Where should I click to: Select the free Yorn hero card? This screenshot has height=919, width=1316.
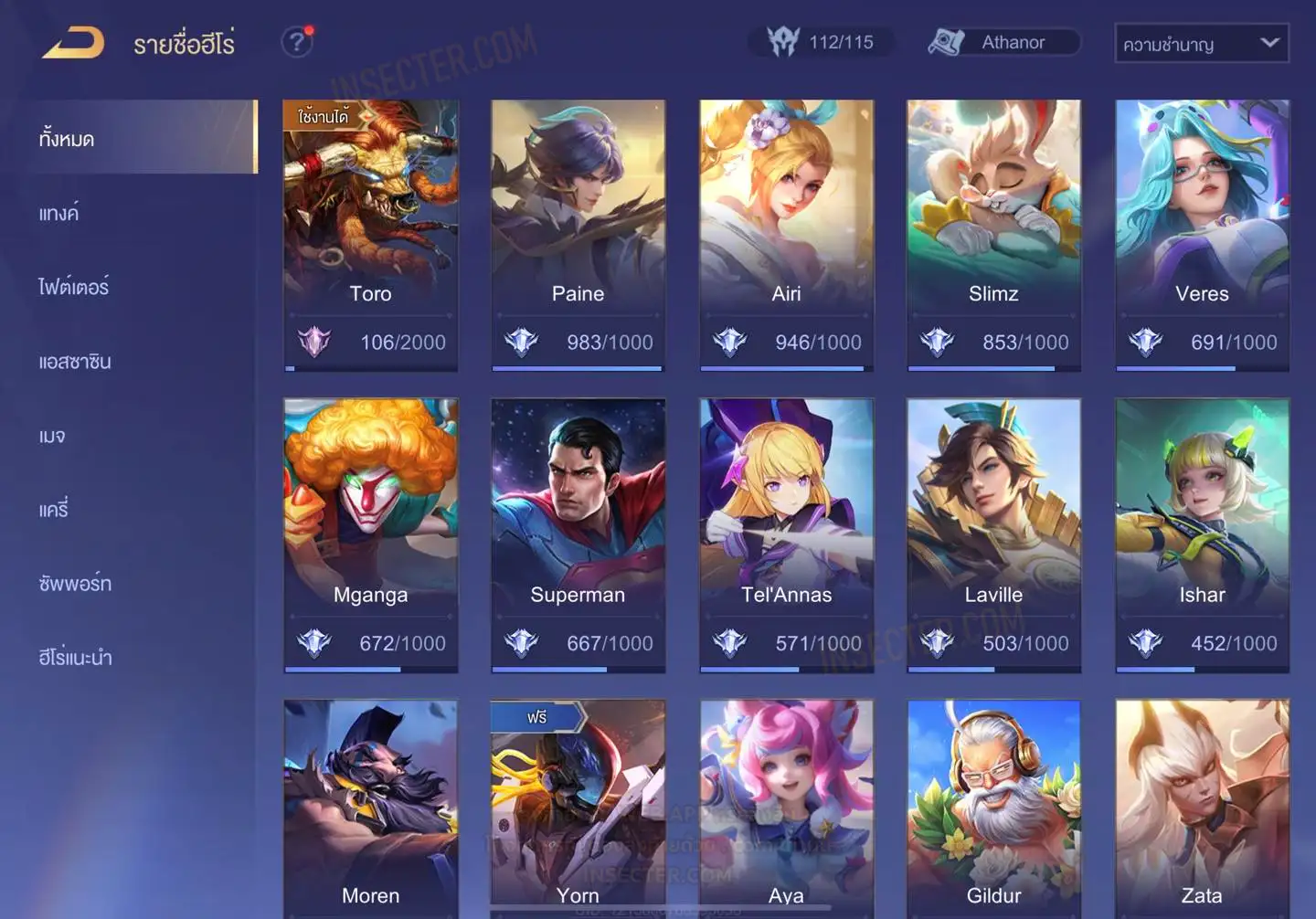[578, 808]
